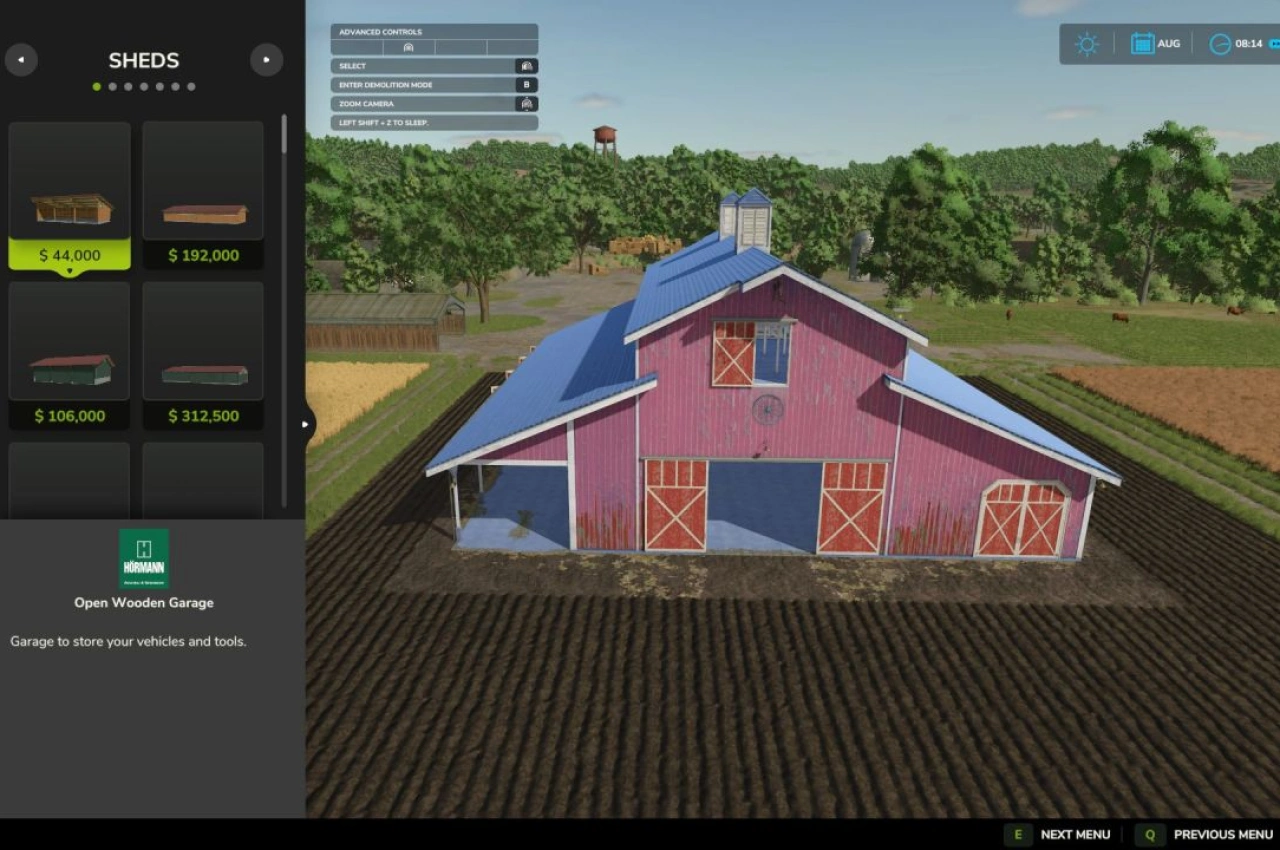Expand the side panel with the right chevron

coord(305,424)
